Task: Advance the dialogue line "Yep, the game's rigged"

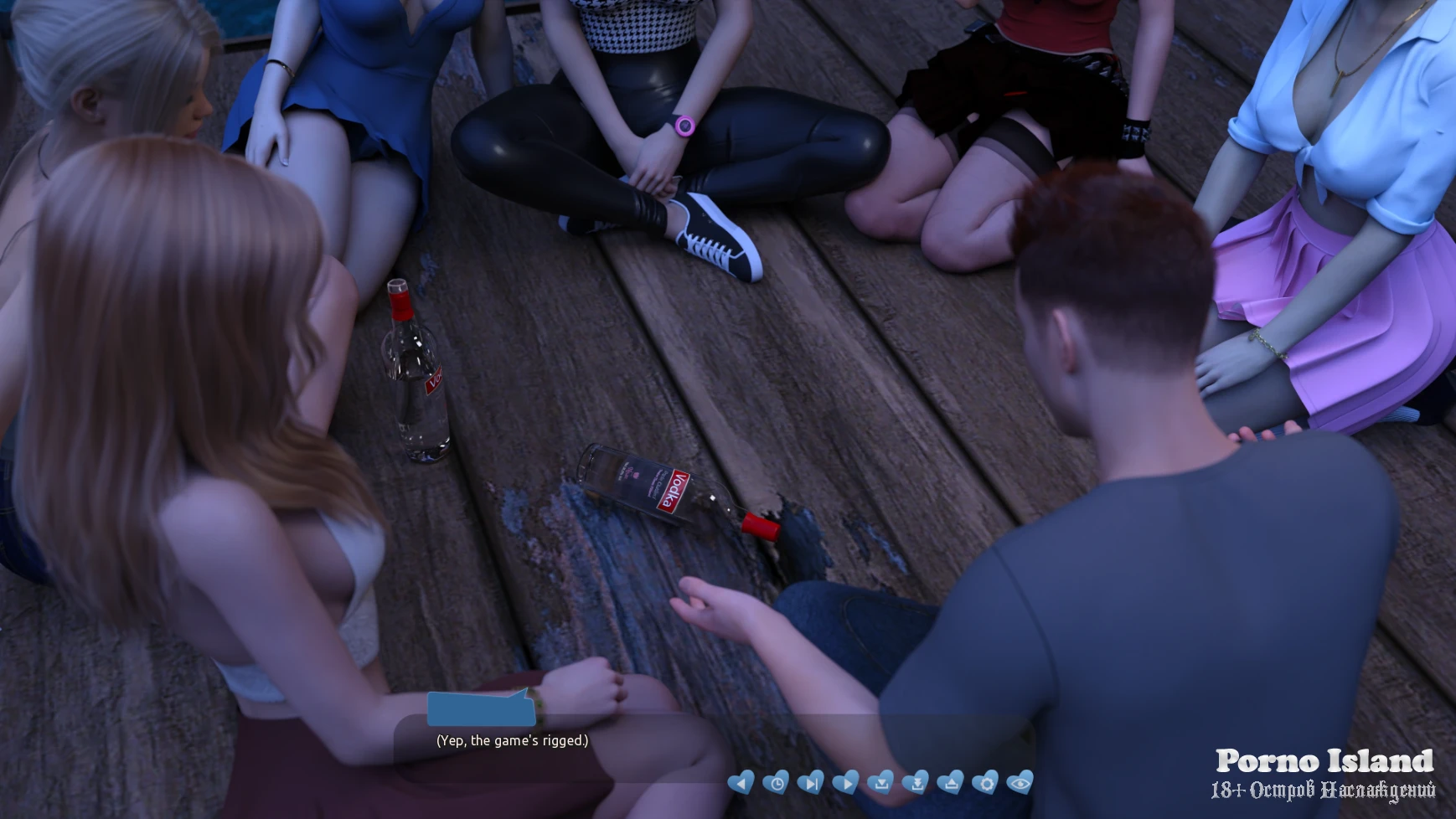Action: pos(512,740)
